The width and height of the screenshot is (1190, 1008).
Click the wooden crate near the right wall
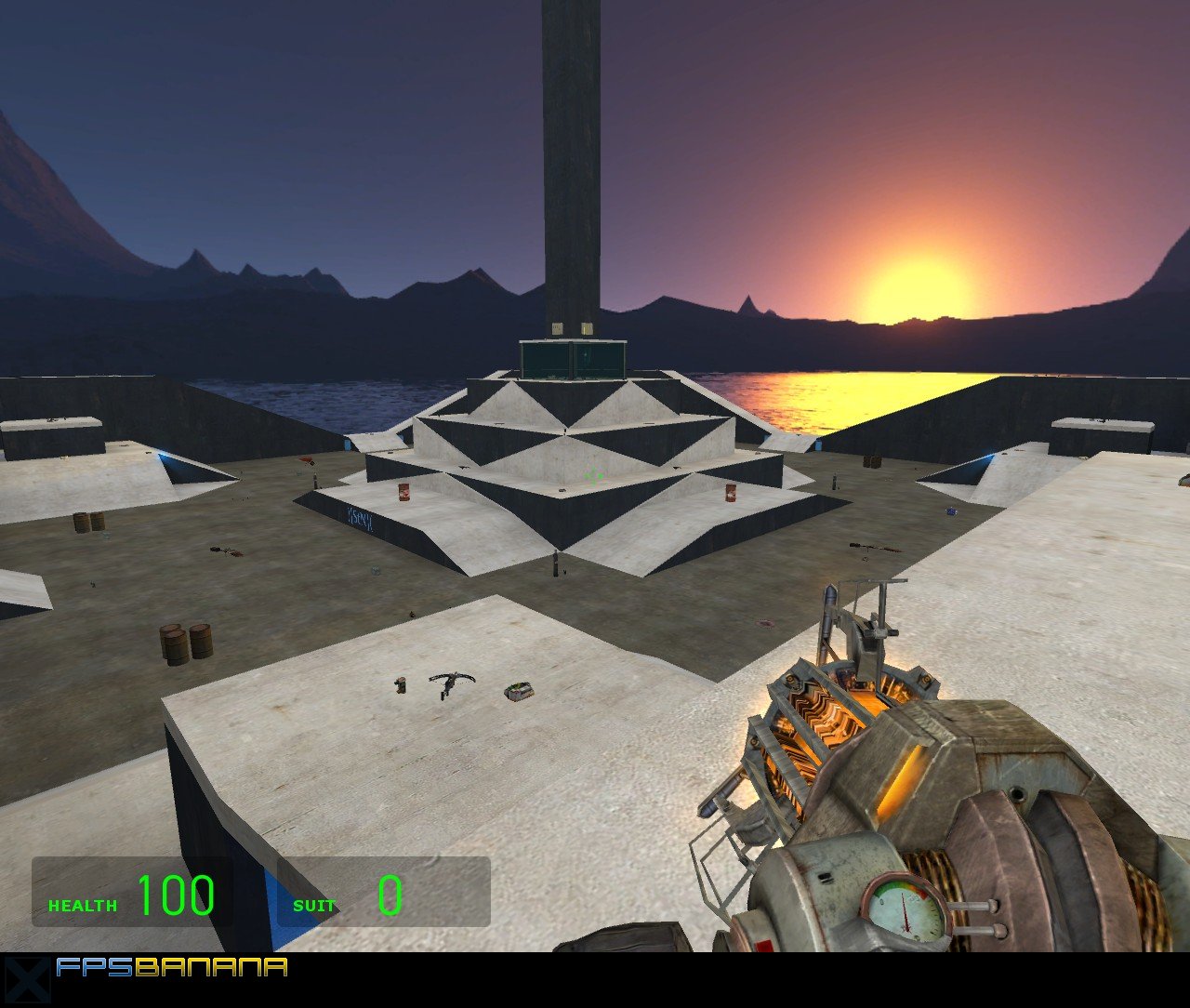pyautogui.click(x=870, y=460)
